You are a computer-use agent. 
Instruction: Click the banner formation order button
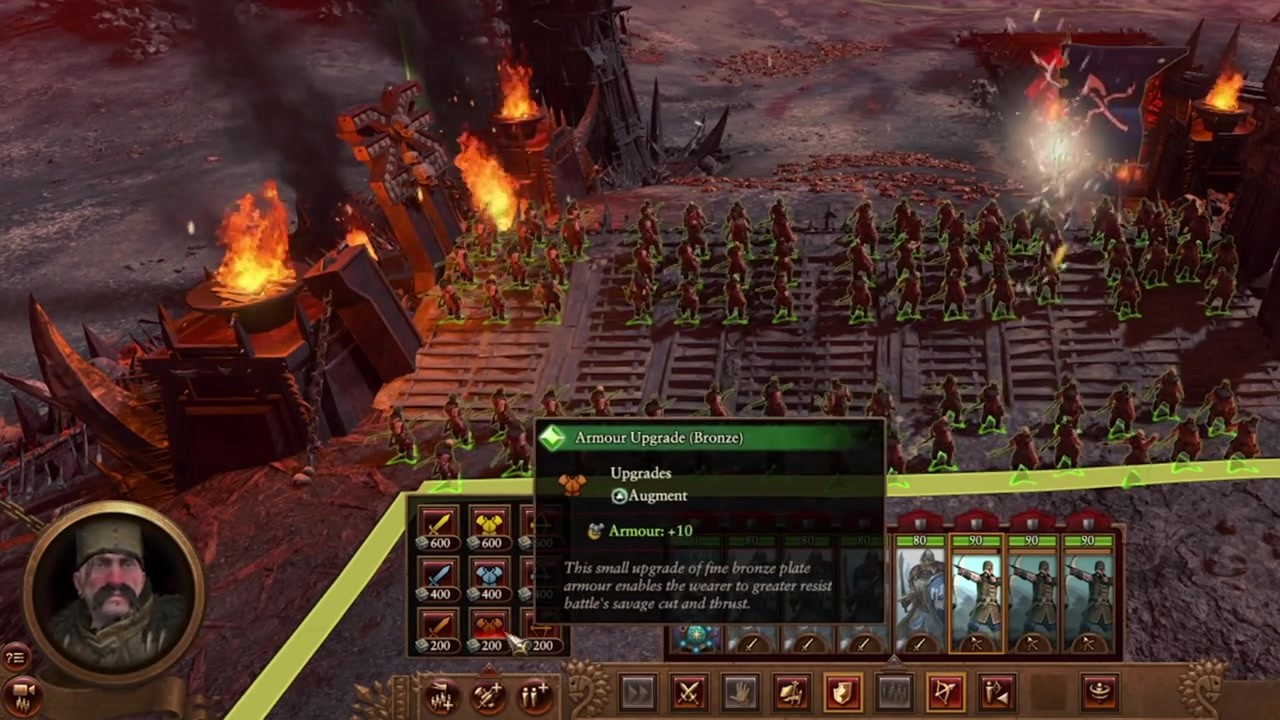click(792, 692)
